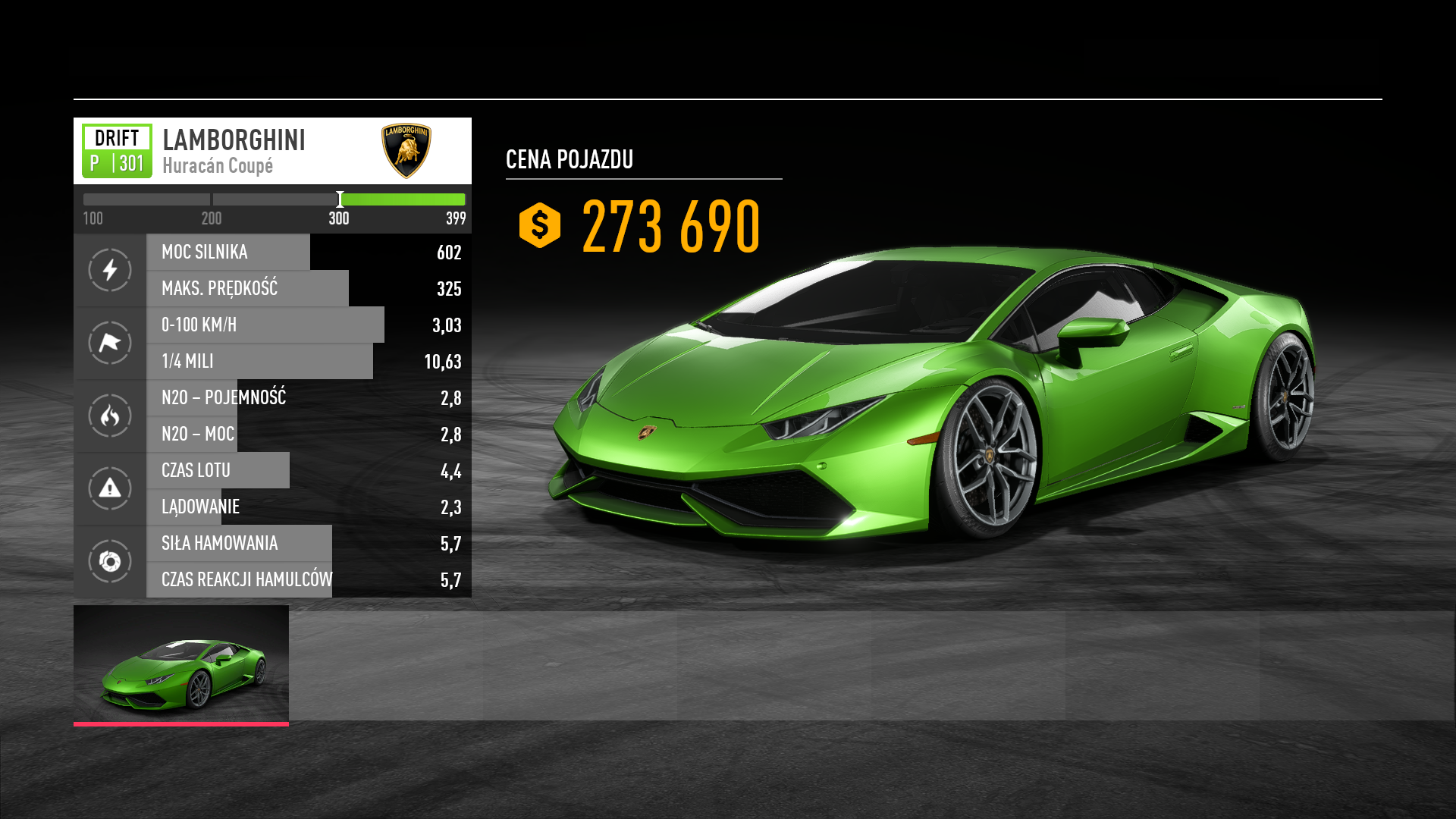Screen dimensions: 1456x819
Task: Select the green Huracán Coupé thumbnail
Action: pyautogui.click(x=181, y=664)
